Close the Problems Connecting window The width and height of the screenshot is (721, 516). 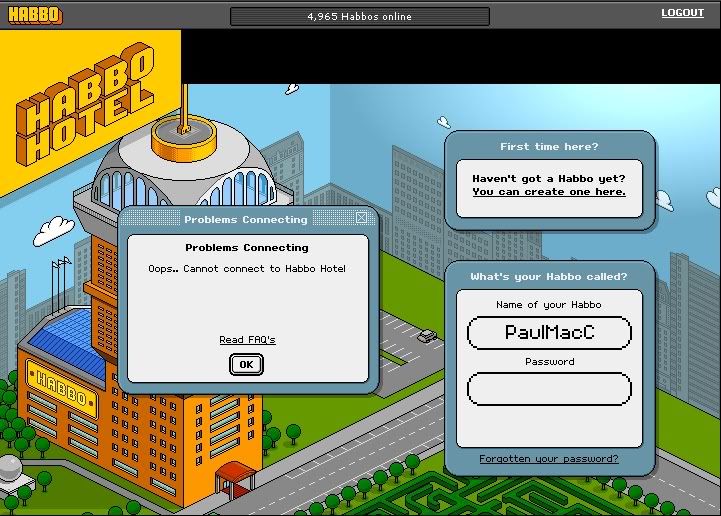pyautogui.click(x=361, y=218)
